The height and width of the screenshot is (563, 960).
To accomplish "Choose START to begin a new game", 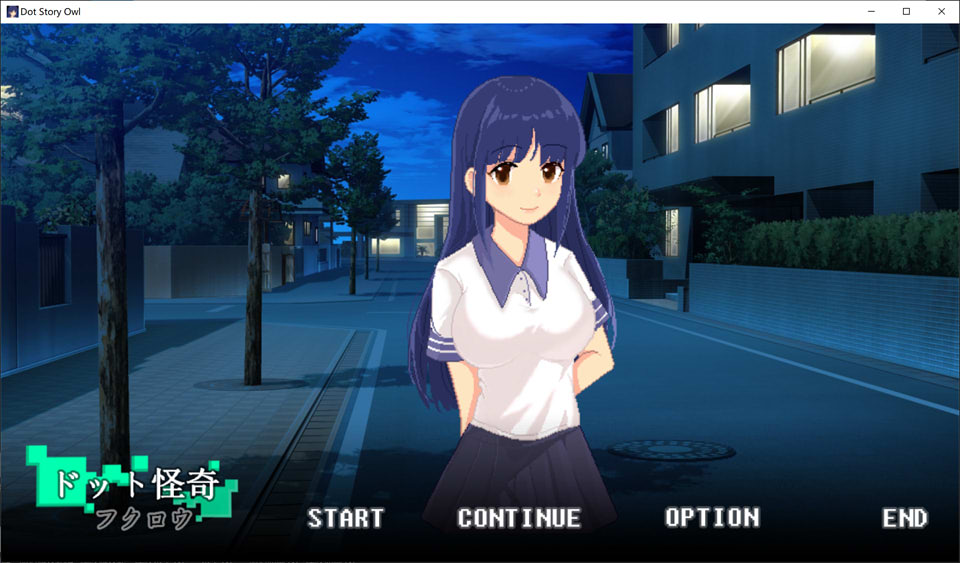I will (345, 518).
